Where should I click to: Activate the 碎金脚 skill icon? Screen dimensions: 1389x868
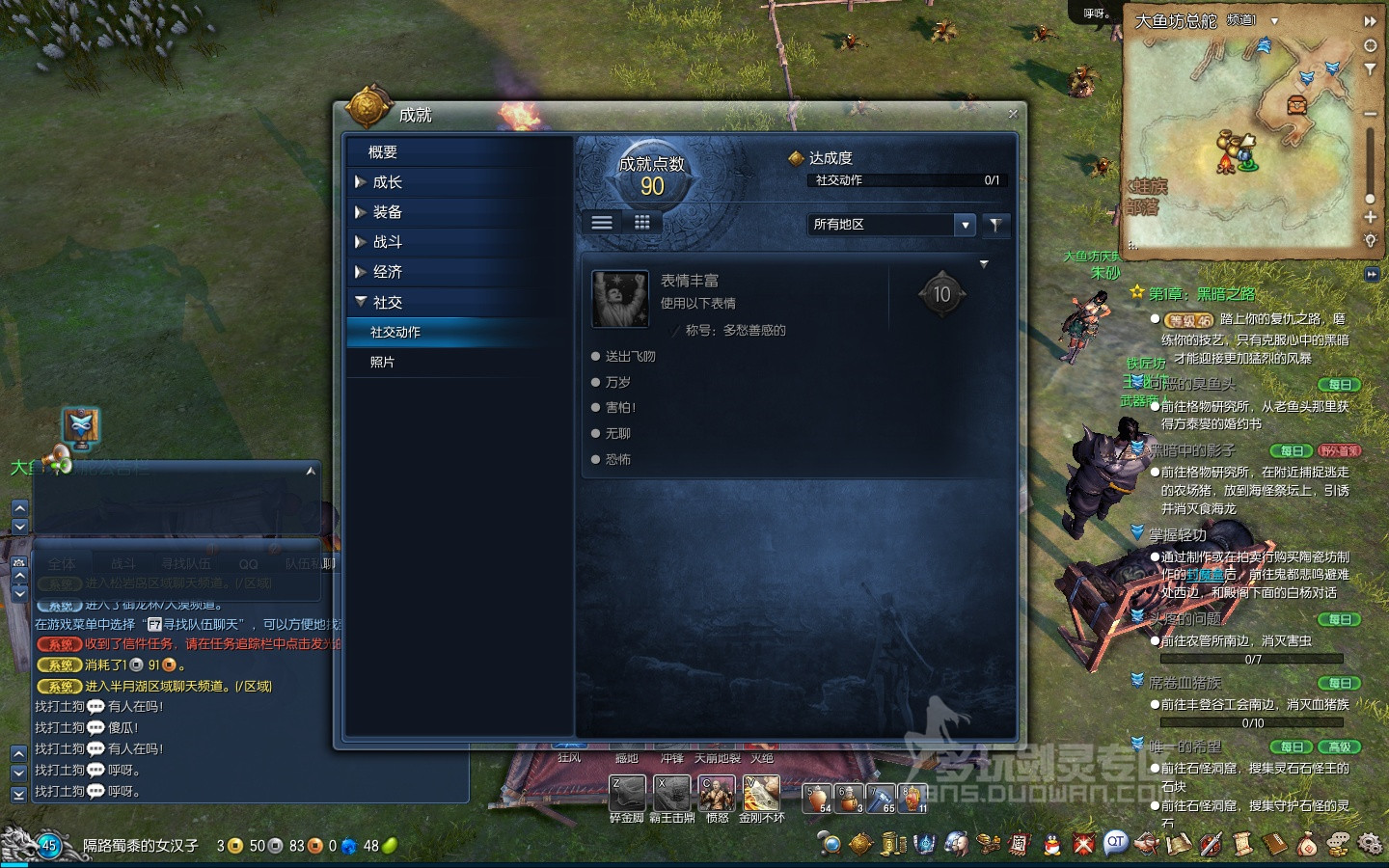[627, 793]
